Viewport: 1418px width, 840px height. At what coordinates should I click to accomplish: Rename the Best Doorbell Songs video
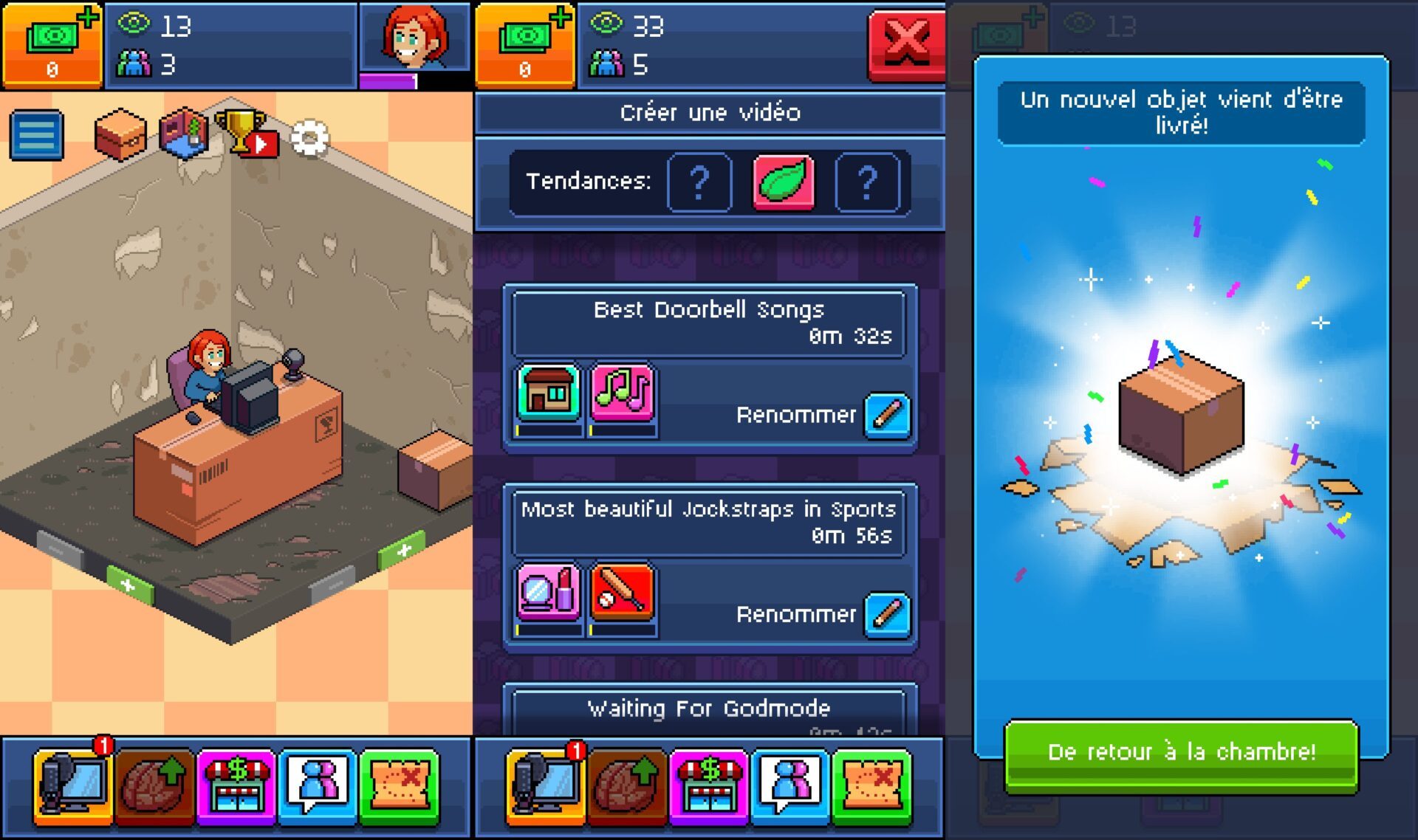tap(887, 415)
